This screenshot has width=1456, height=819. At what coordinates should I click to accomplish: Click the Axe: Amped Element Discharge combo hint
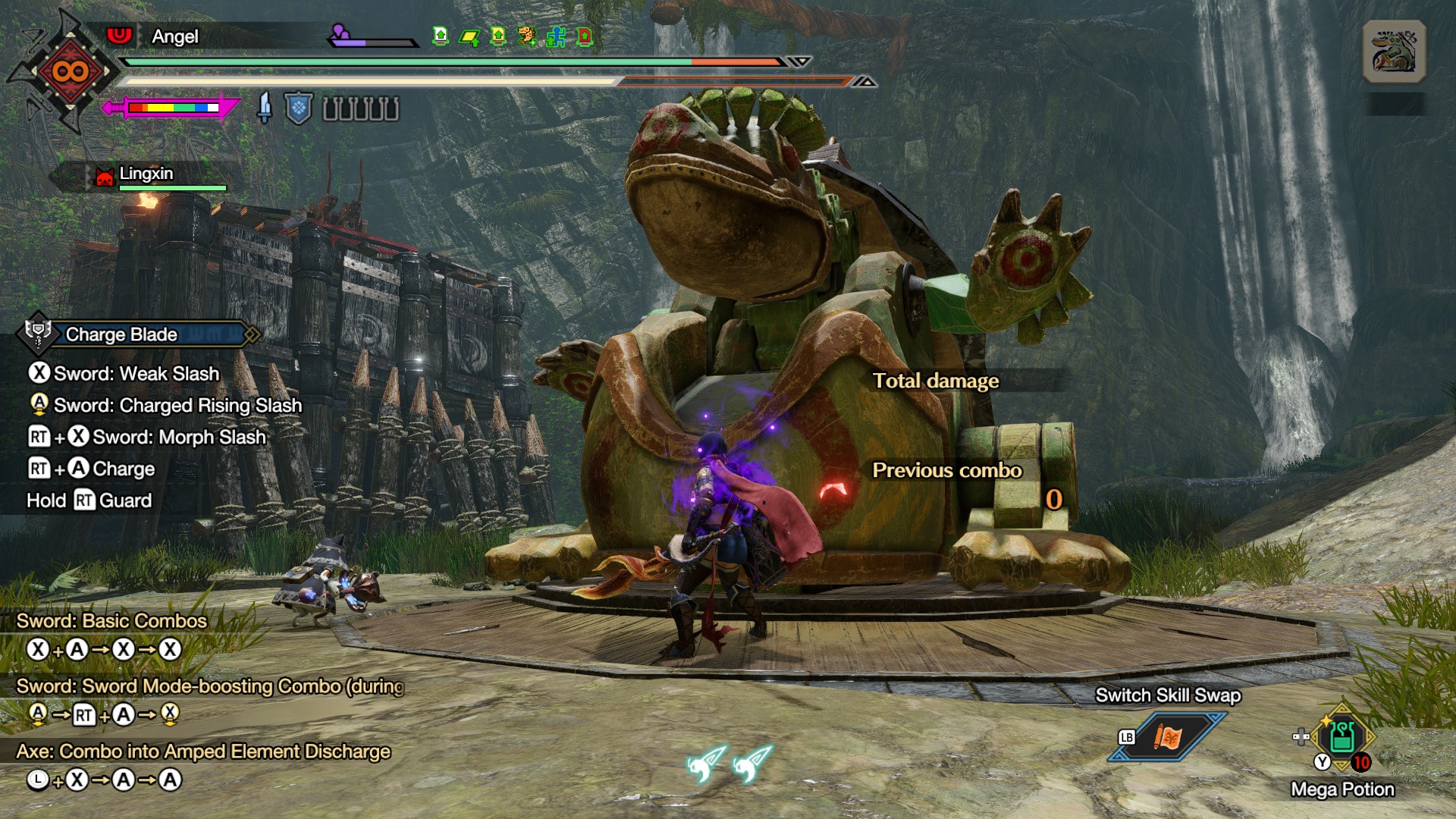[x=203, y=752]
